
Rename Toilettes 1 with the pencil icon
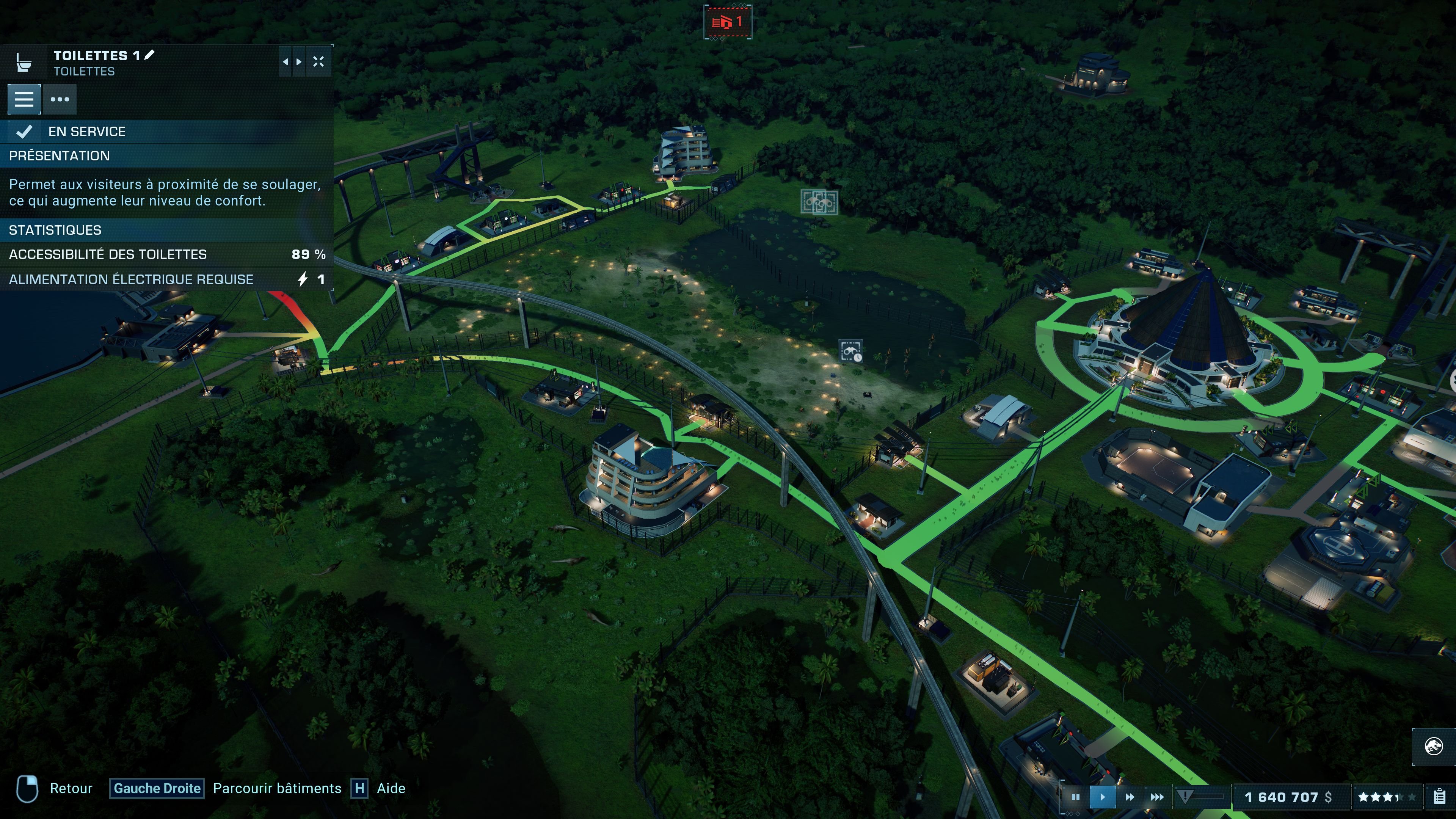[150, 55]
